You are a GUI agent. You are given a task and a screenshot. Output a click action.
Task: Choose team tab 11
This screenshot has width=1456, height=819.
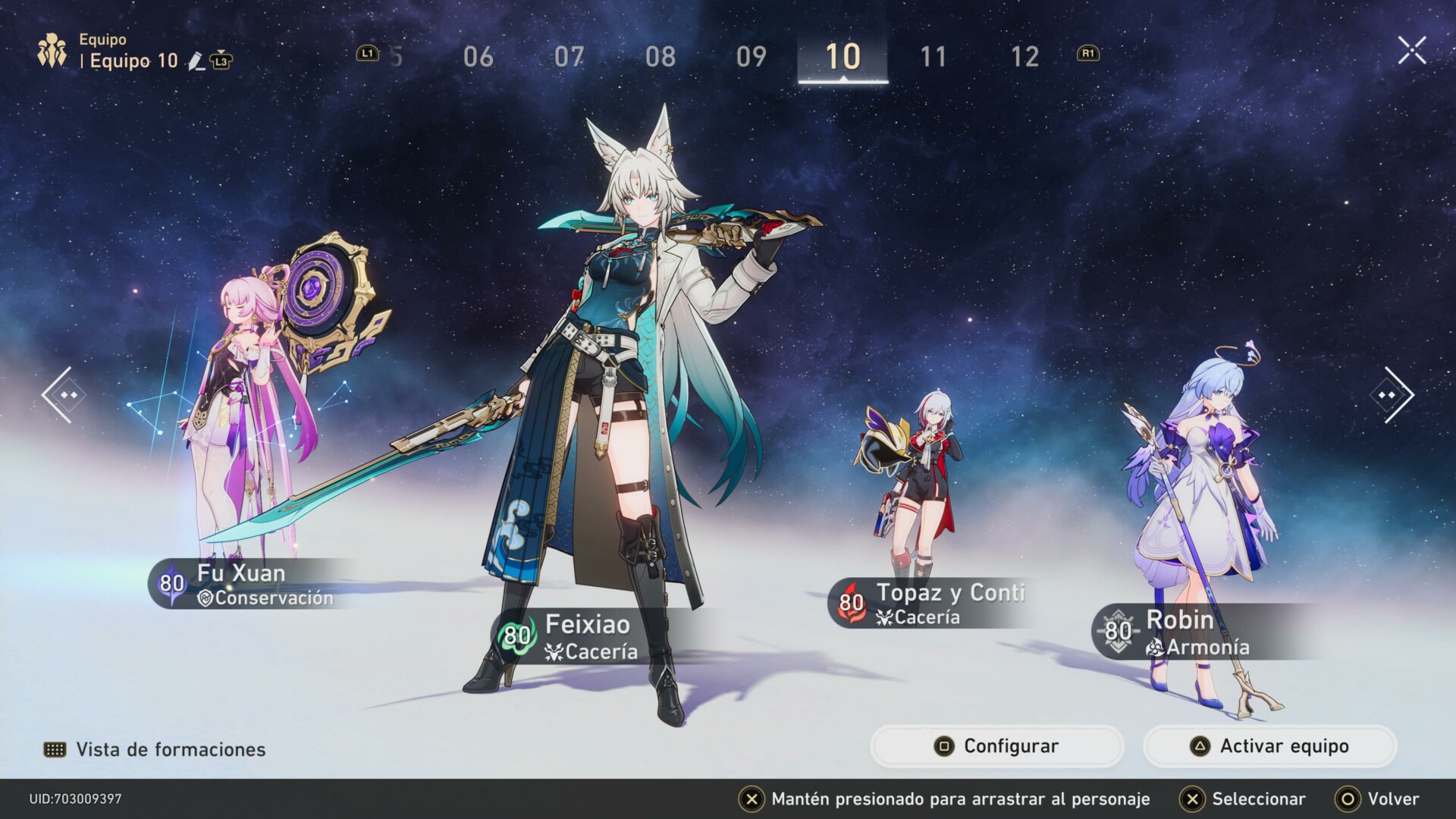[933, 57]
